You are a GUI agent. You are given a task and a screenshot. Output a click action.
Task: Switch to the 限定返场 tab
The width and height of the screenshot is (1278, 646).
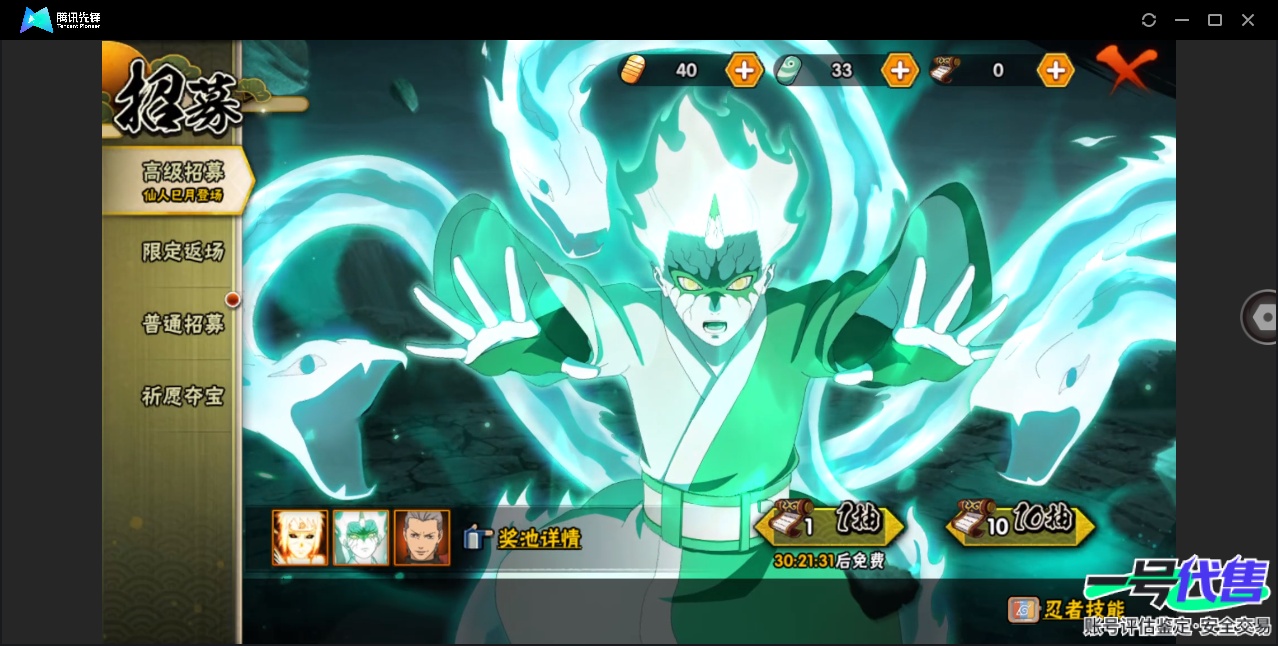pyautogui.click(x=182, y=252)
